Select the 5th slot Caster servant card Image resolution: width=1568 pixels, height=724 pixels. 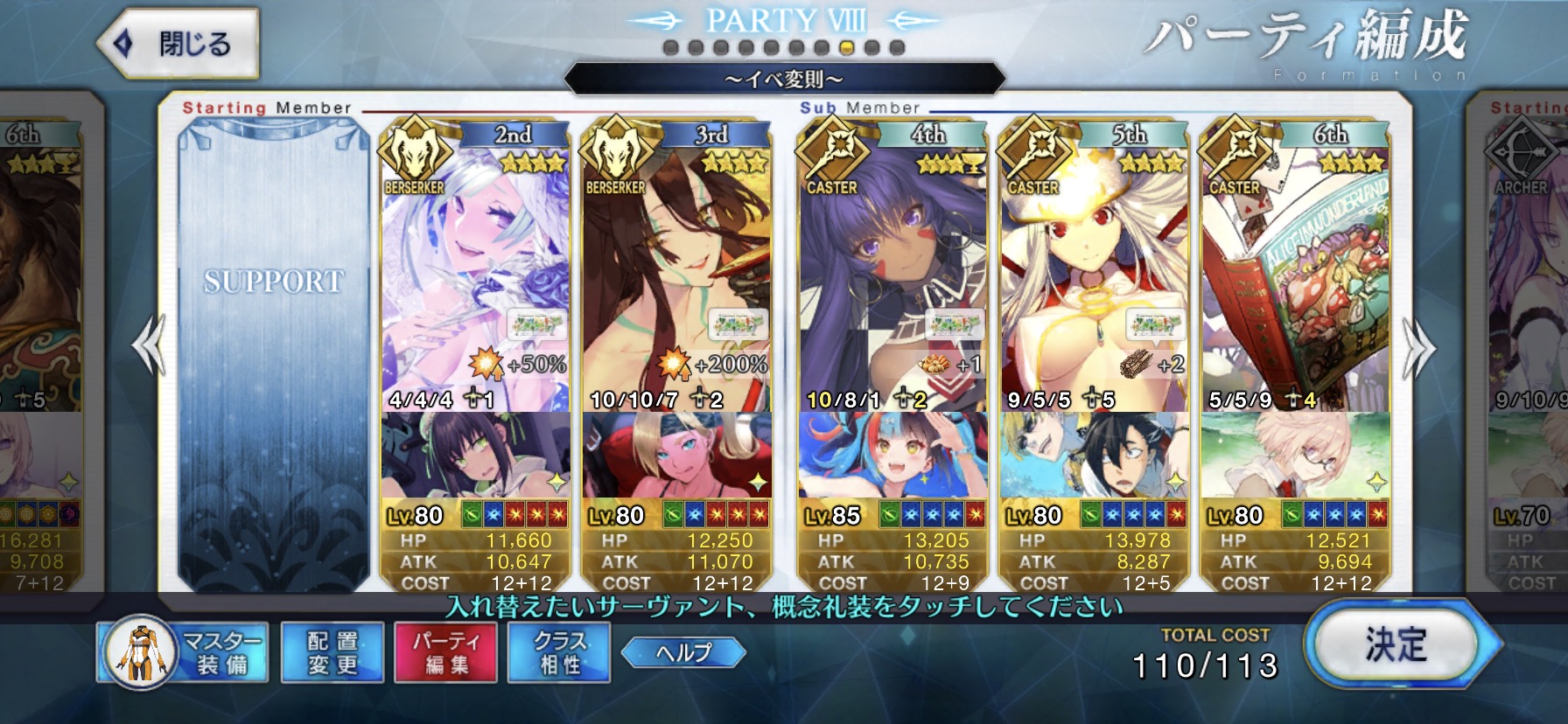(1093, 280)
